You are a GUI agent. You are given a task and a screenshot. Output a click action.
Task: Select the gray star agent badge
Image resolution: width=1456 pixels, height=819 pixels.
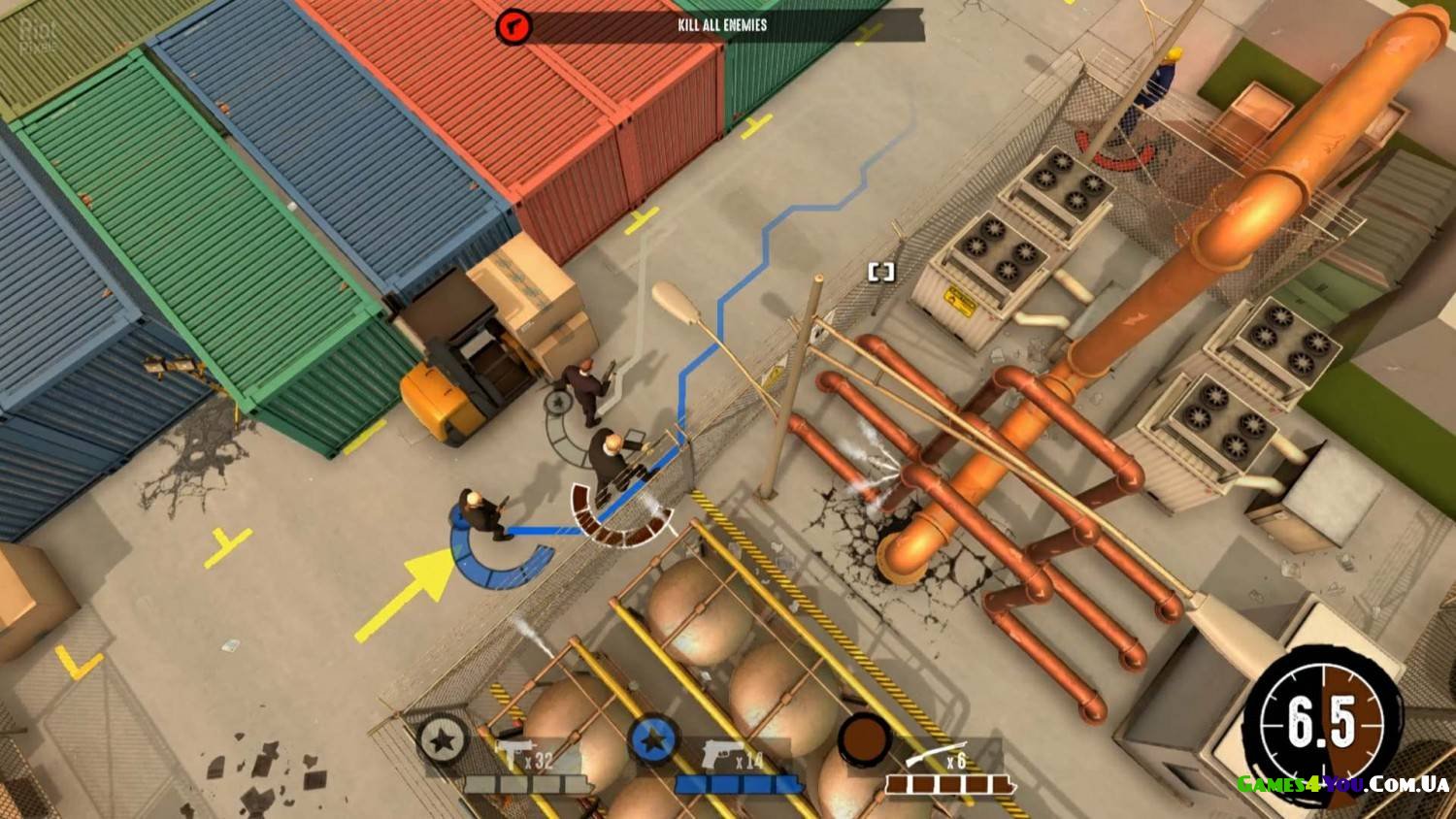pyautogui.click(x=444, y=741)
